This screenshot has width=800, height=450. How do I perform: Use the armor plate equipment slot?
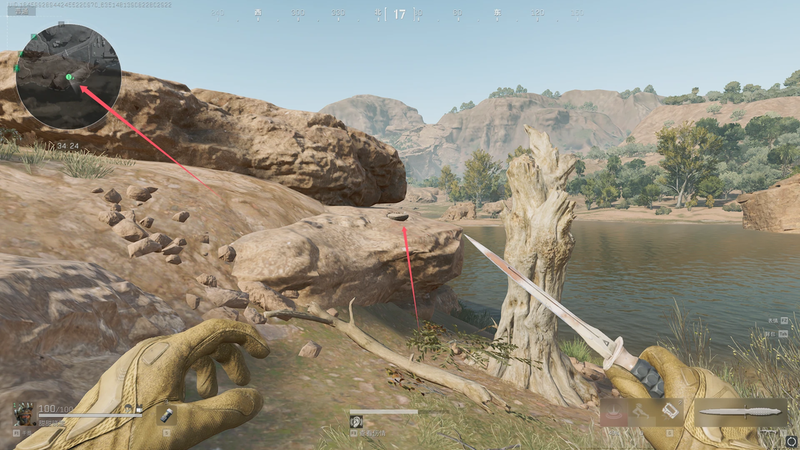[x=671, y=411]
